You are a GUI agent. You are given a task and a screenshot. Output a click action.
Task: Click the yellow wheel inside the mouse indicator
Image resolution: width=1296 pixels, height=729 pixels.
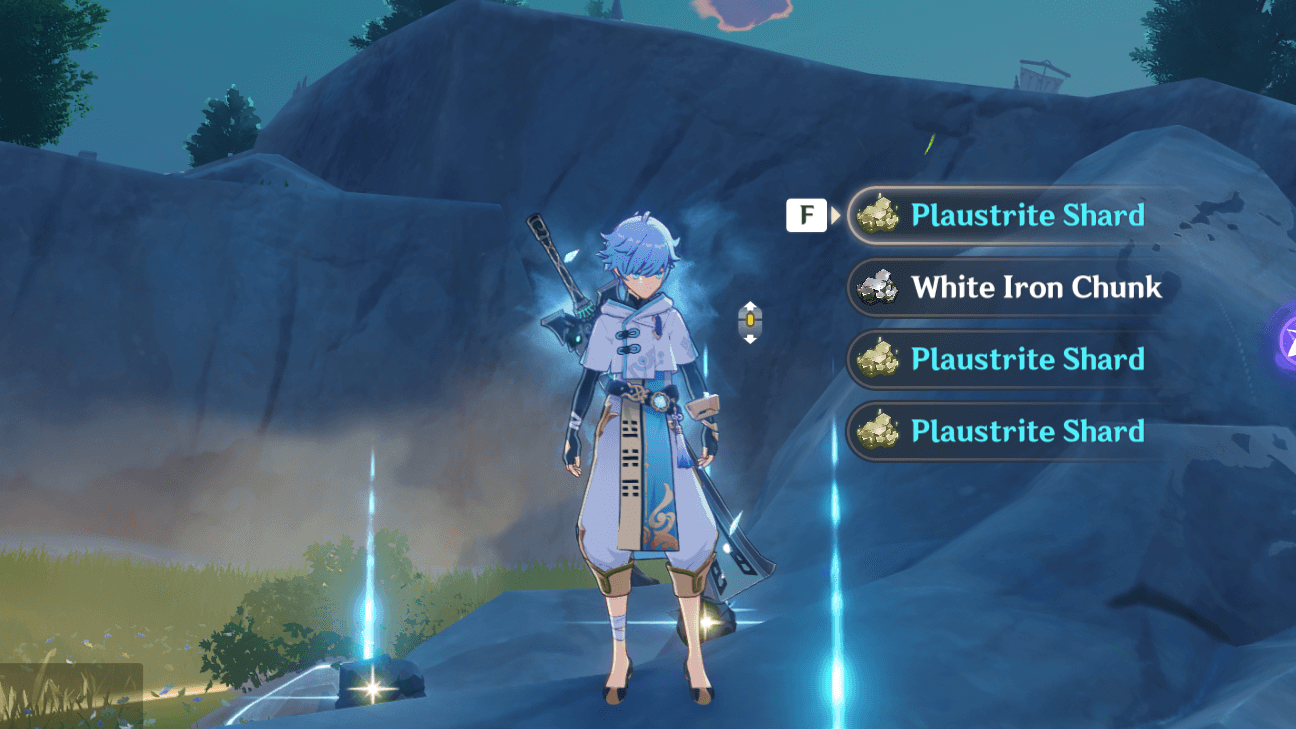click(749, 320)
